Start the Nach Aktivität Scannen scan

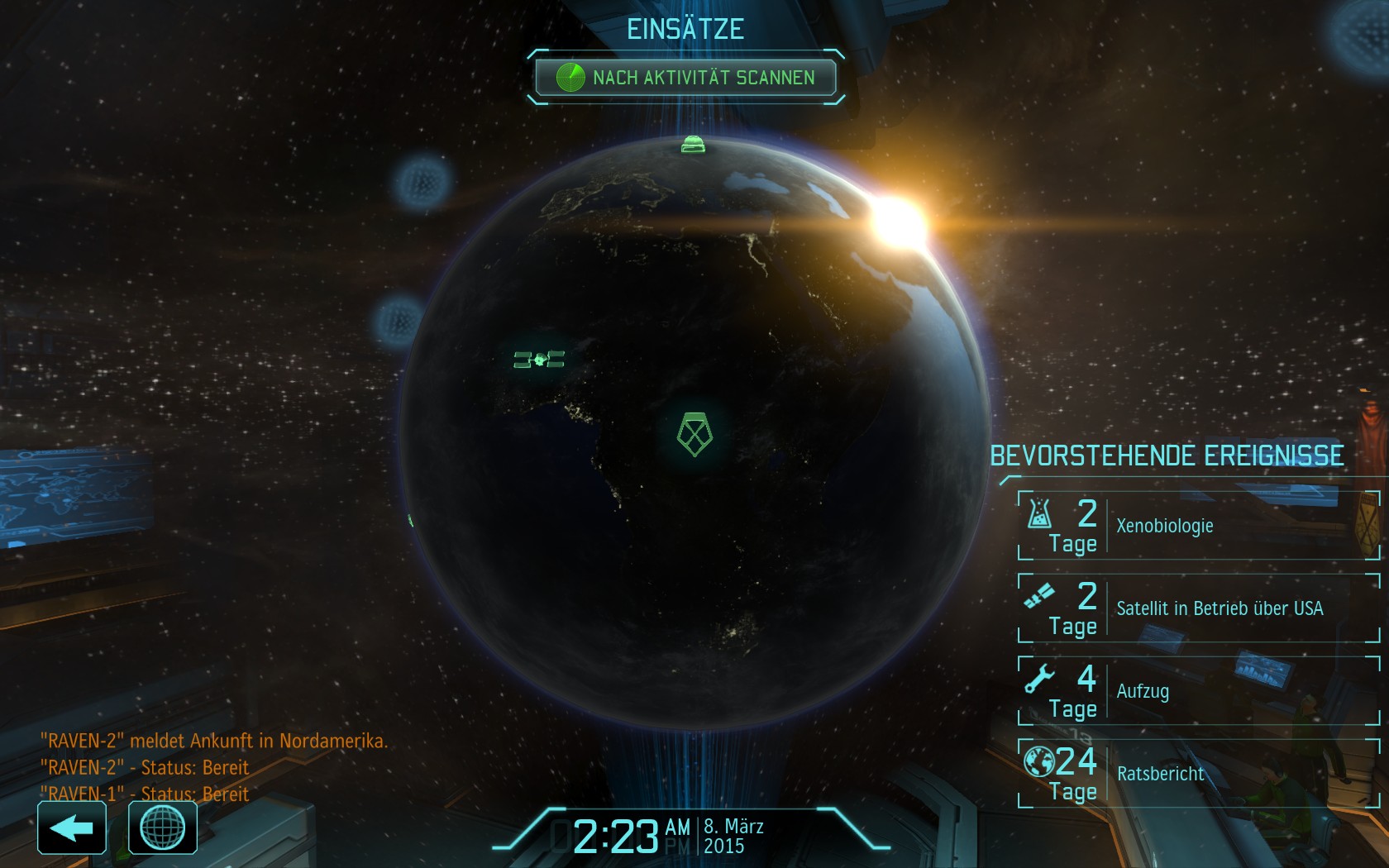pos(685,78)
